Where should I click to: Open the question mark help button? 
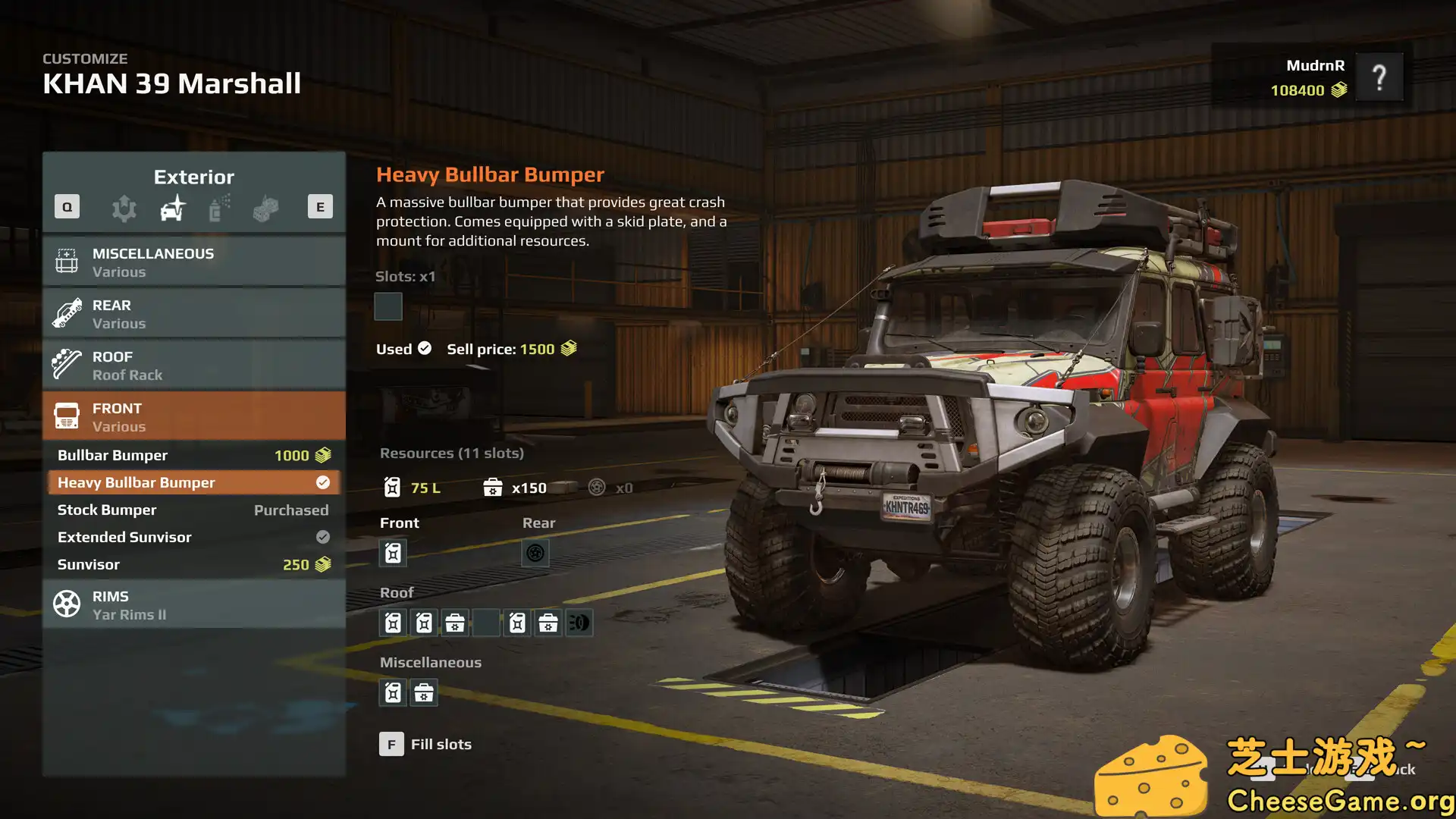click(1379, 77)
